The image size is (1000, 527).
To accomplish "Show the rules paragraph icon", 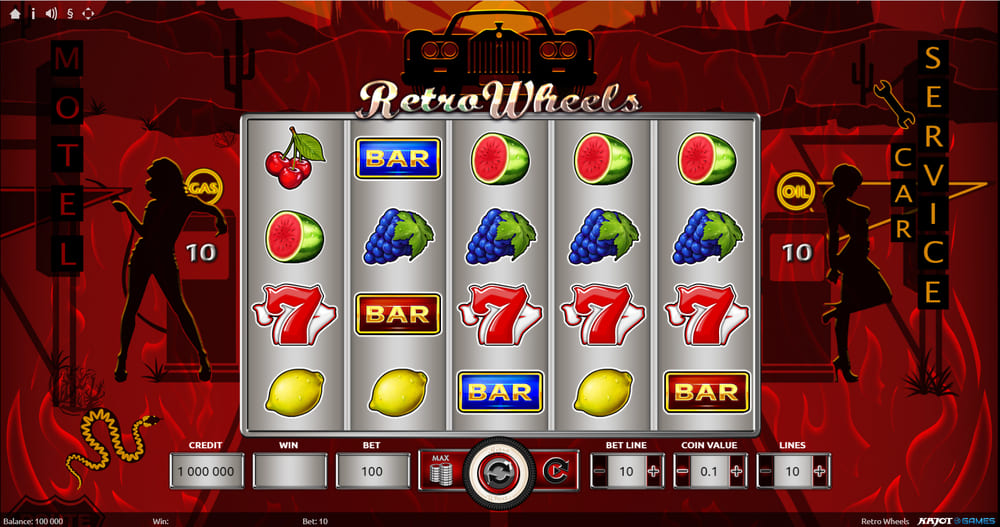I will tap(69, 13).
